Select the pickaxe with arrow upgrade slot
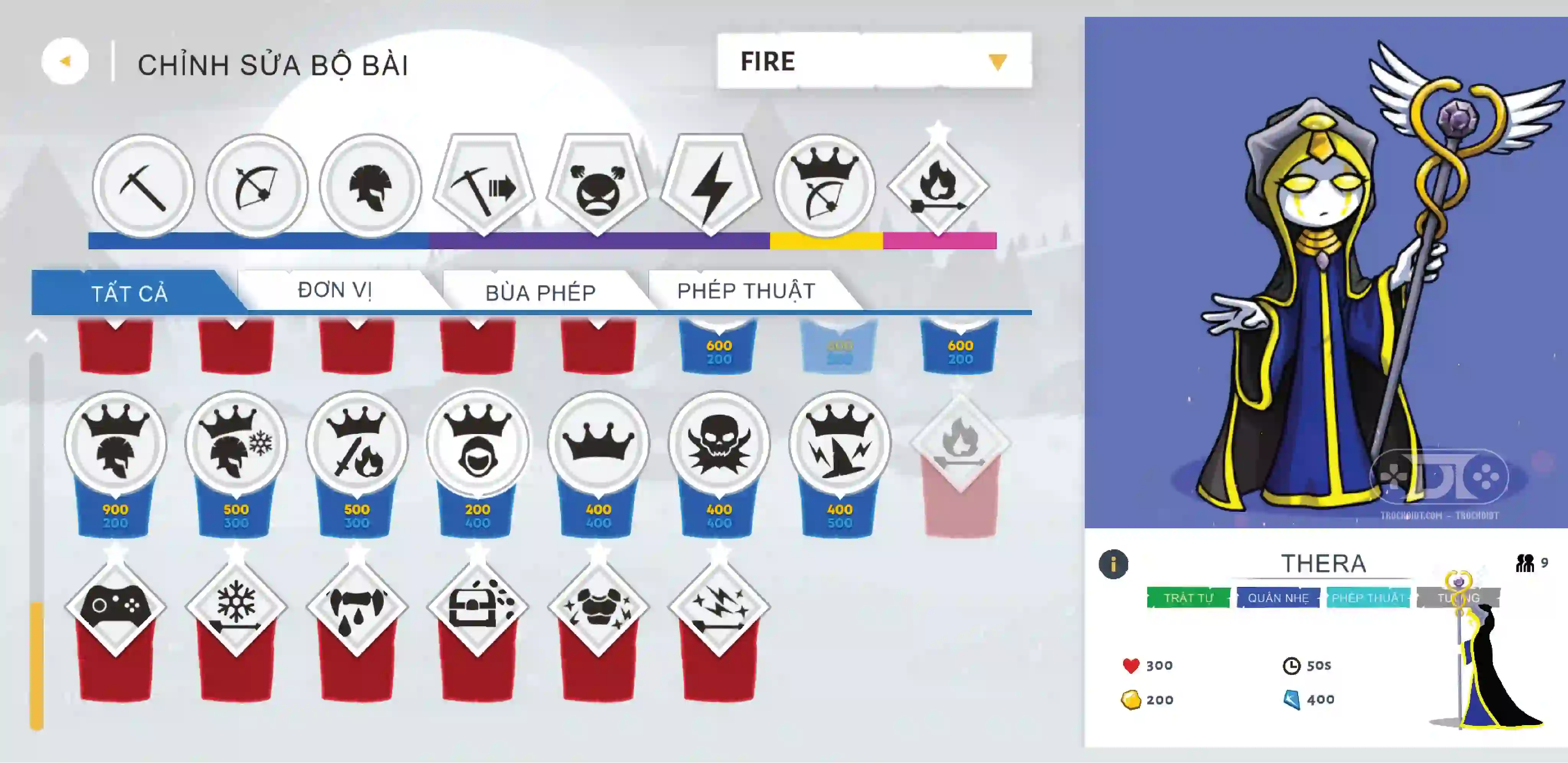The image size is (1568, 763). pos(484,185)
